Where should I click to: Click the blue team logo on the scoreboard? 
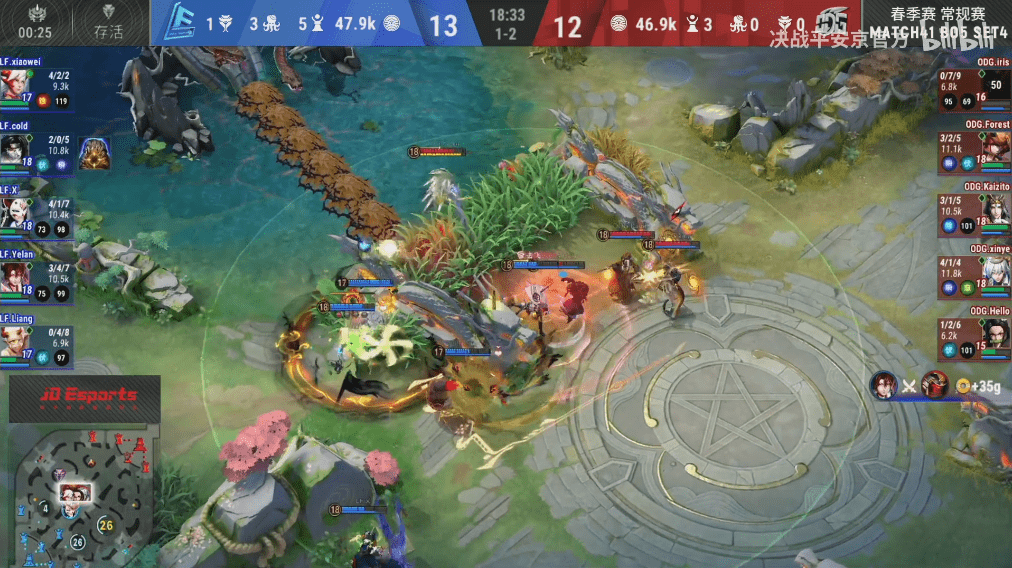tap(178, 23)
